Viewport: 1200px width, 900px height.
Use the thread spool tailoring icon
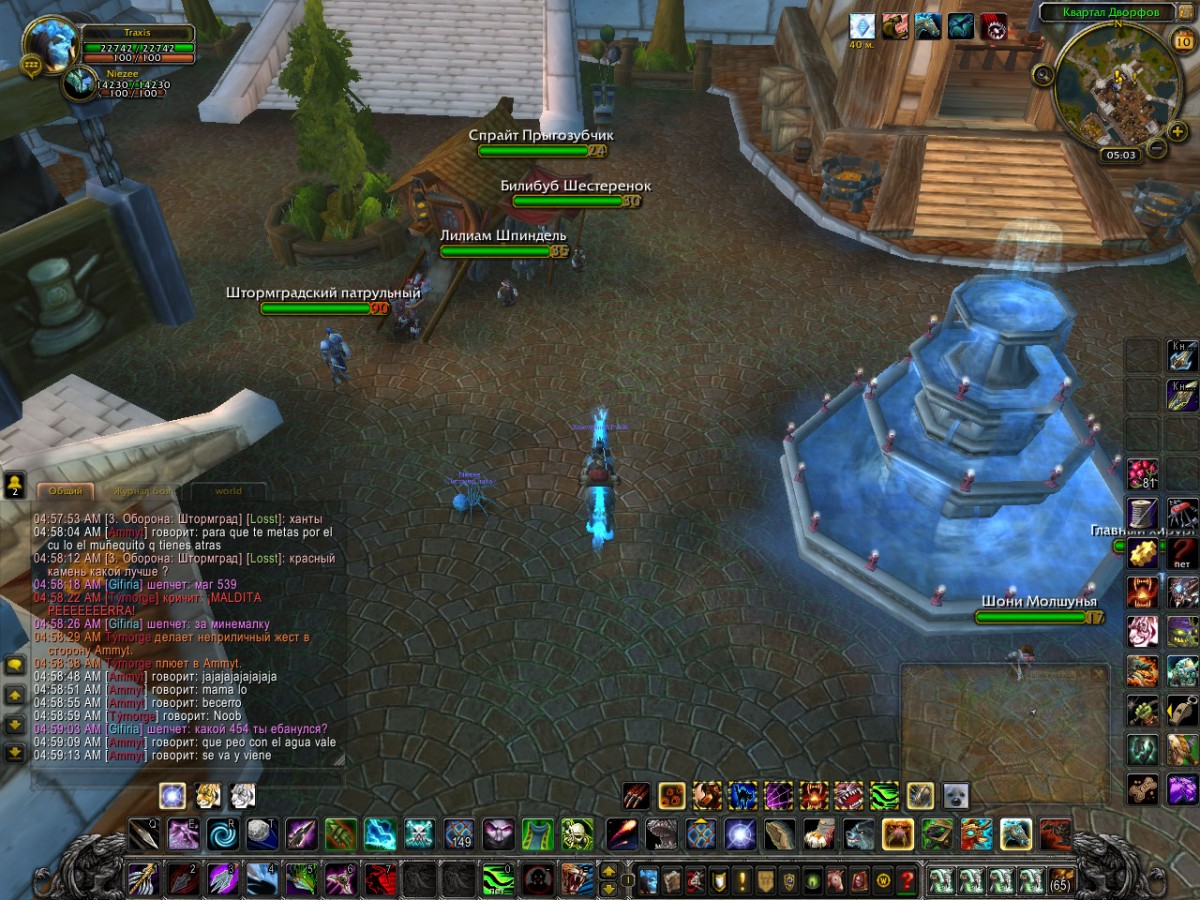click(x=1142, y=513)
